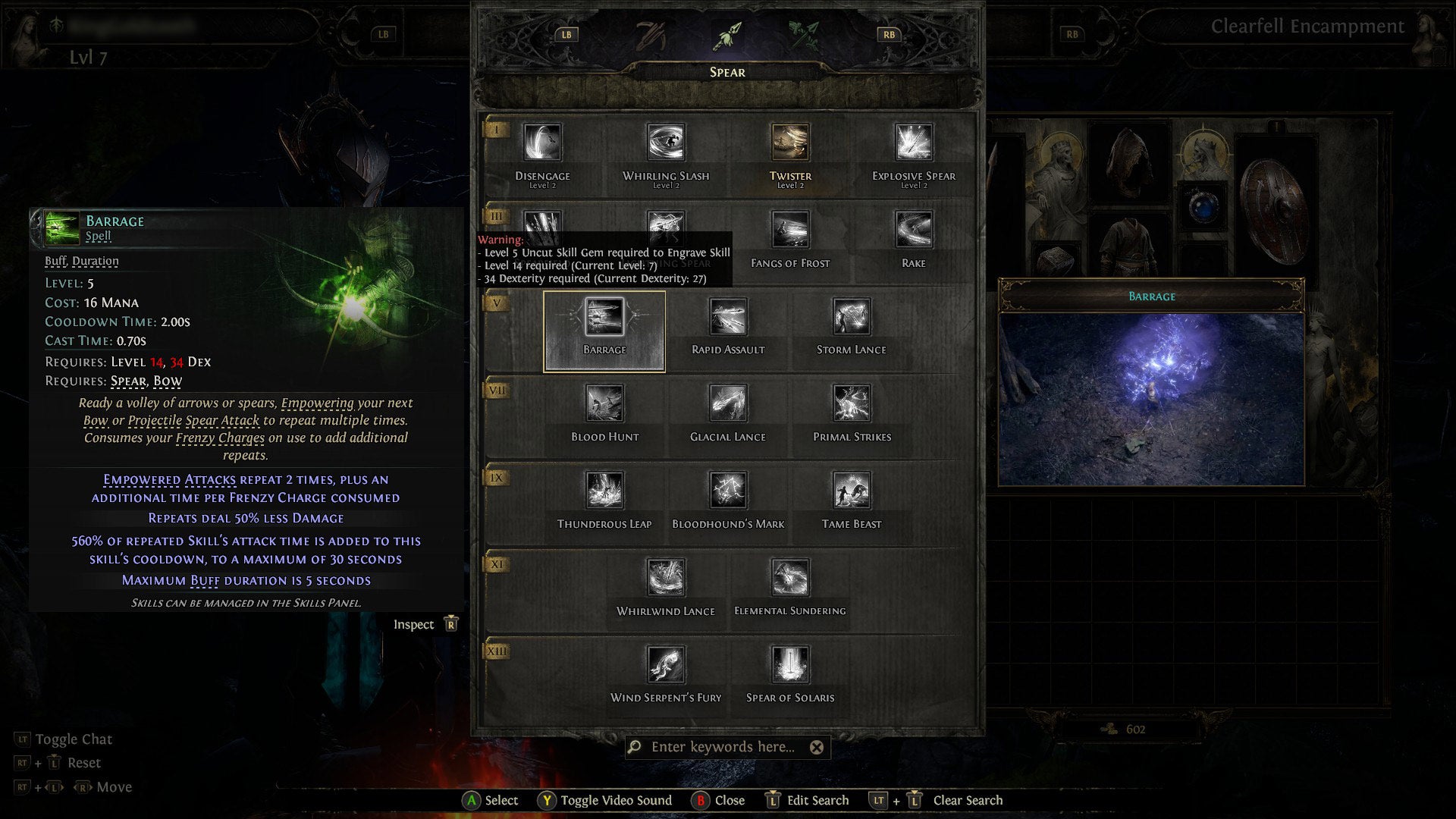Open the next weapon category with RB
The width and height of the screenshot is (1456, 819).
pyautogui.click(x=889, y=33)
